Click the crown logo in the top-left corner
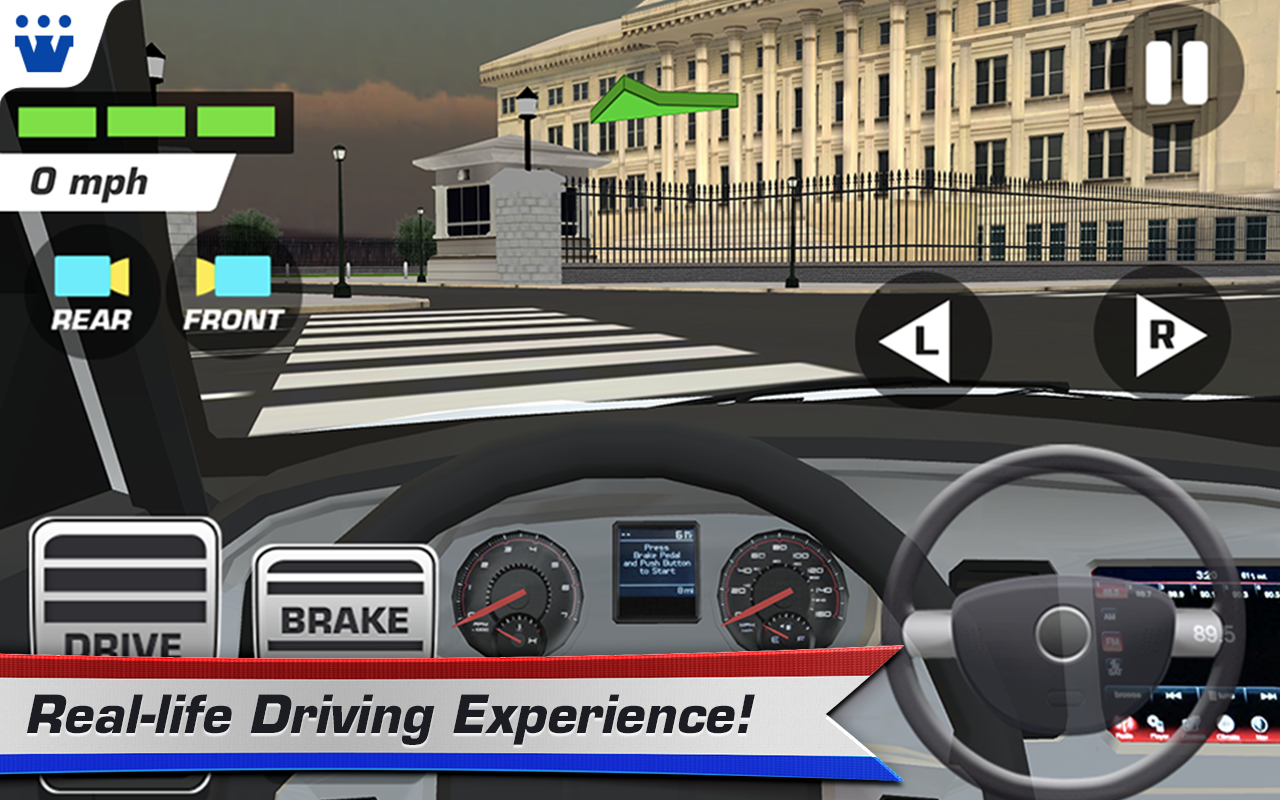This screenshot has width=1280, height=800. click(x=45, y=42)
